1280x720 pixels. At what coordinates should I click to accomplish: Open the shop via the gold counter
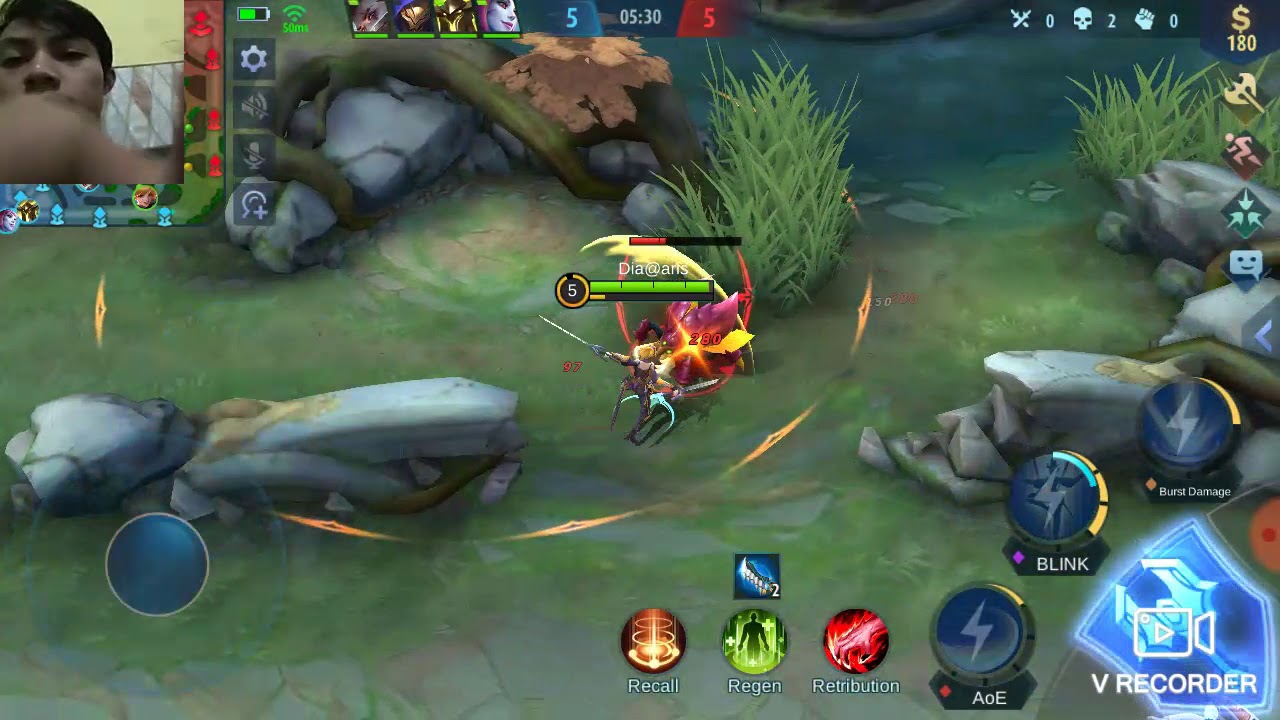pyautogui.click(x=1241, y=28)
